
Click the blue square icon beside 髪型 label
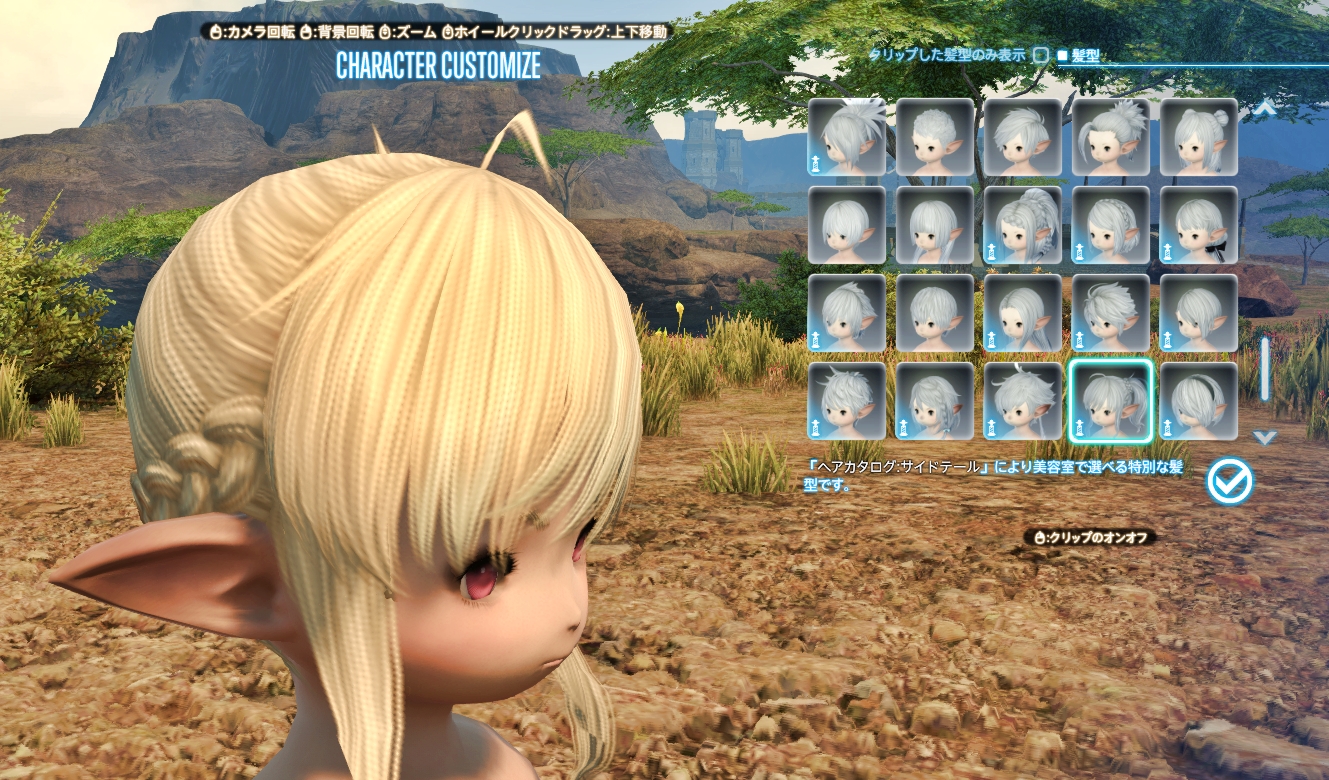point(1061,56)
